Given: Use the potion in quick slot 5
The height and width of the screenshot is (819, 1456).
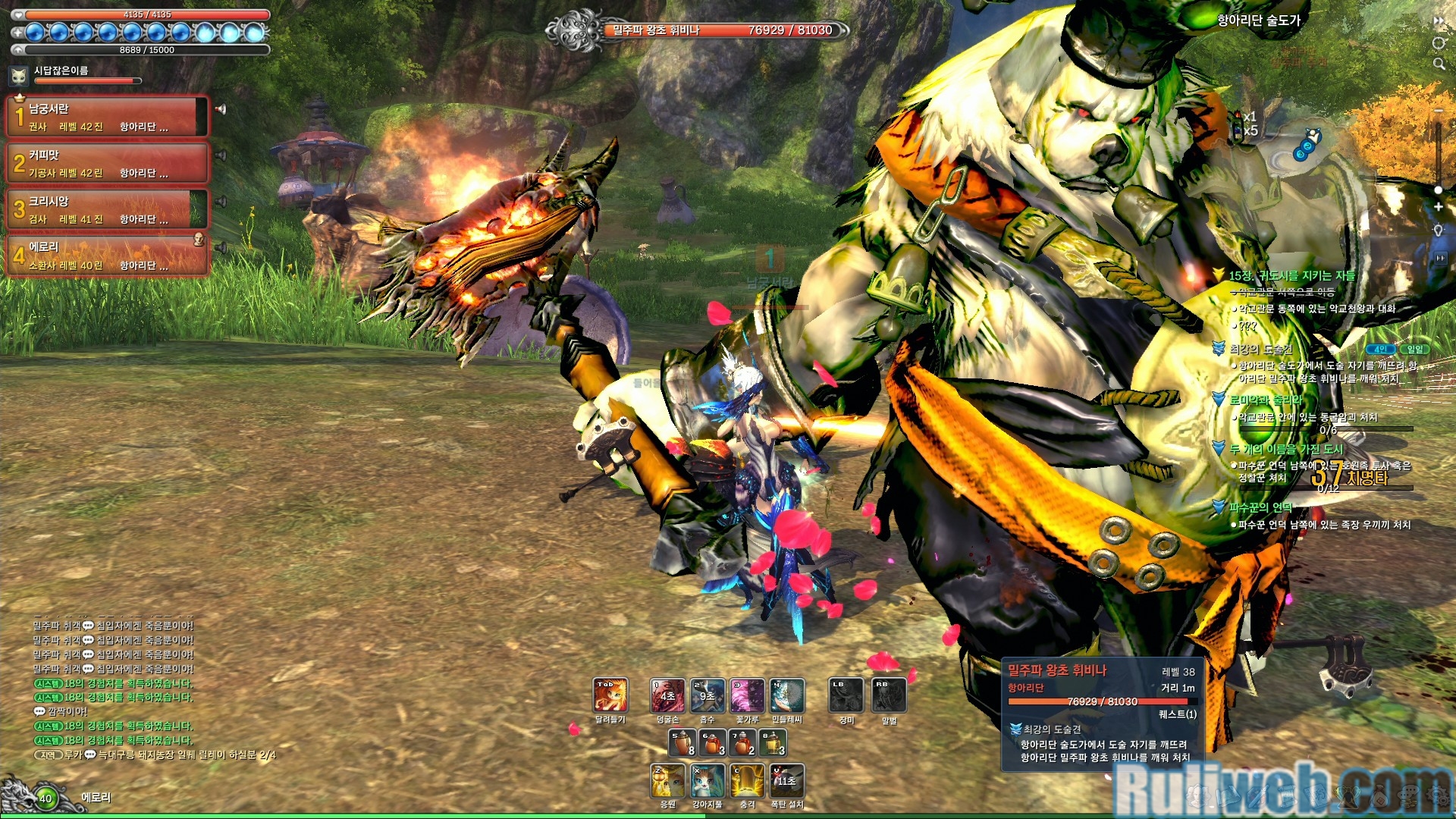Looking at the screenshot, I should point(682,743).
